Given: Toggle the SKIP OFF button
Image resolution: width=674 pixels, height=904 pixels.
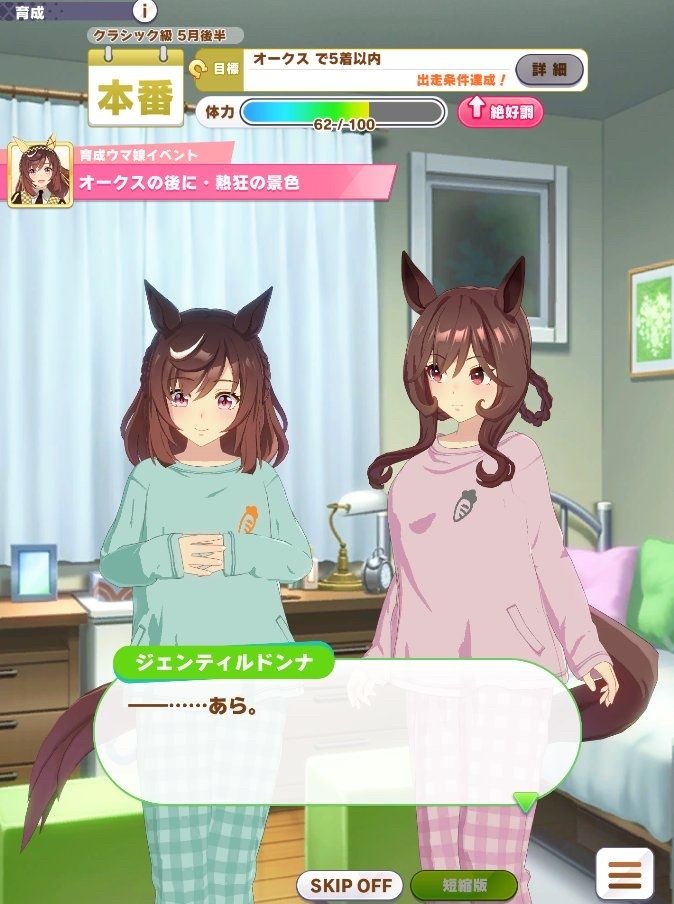Looking at the screenshot, I should point(350,885).
